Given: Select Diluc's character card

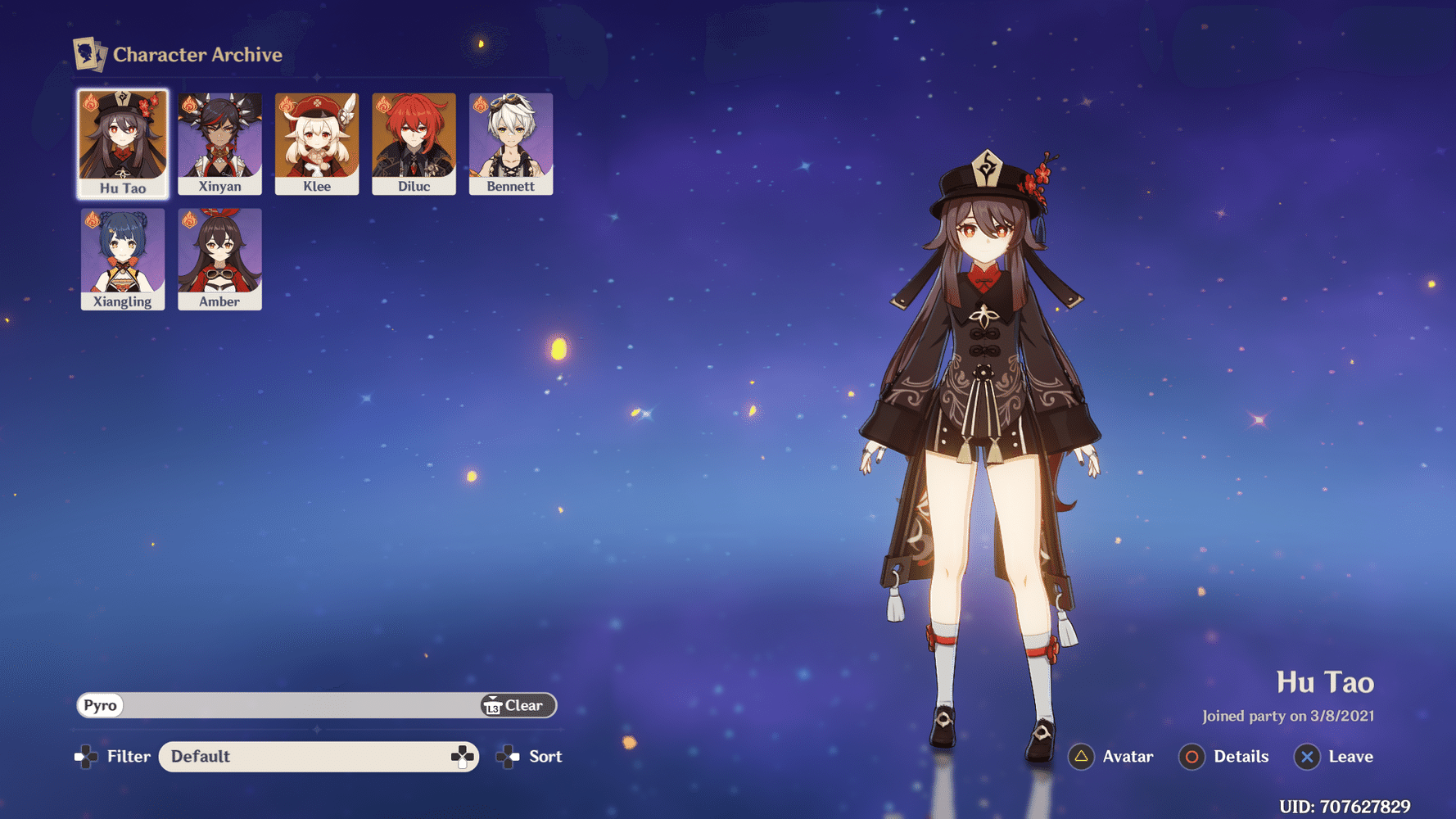Looking at the screenshot, I should point(414,143).
